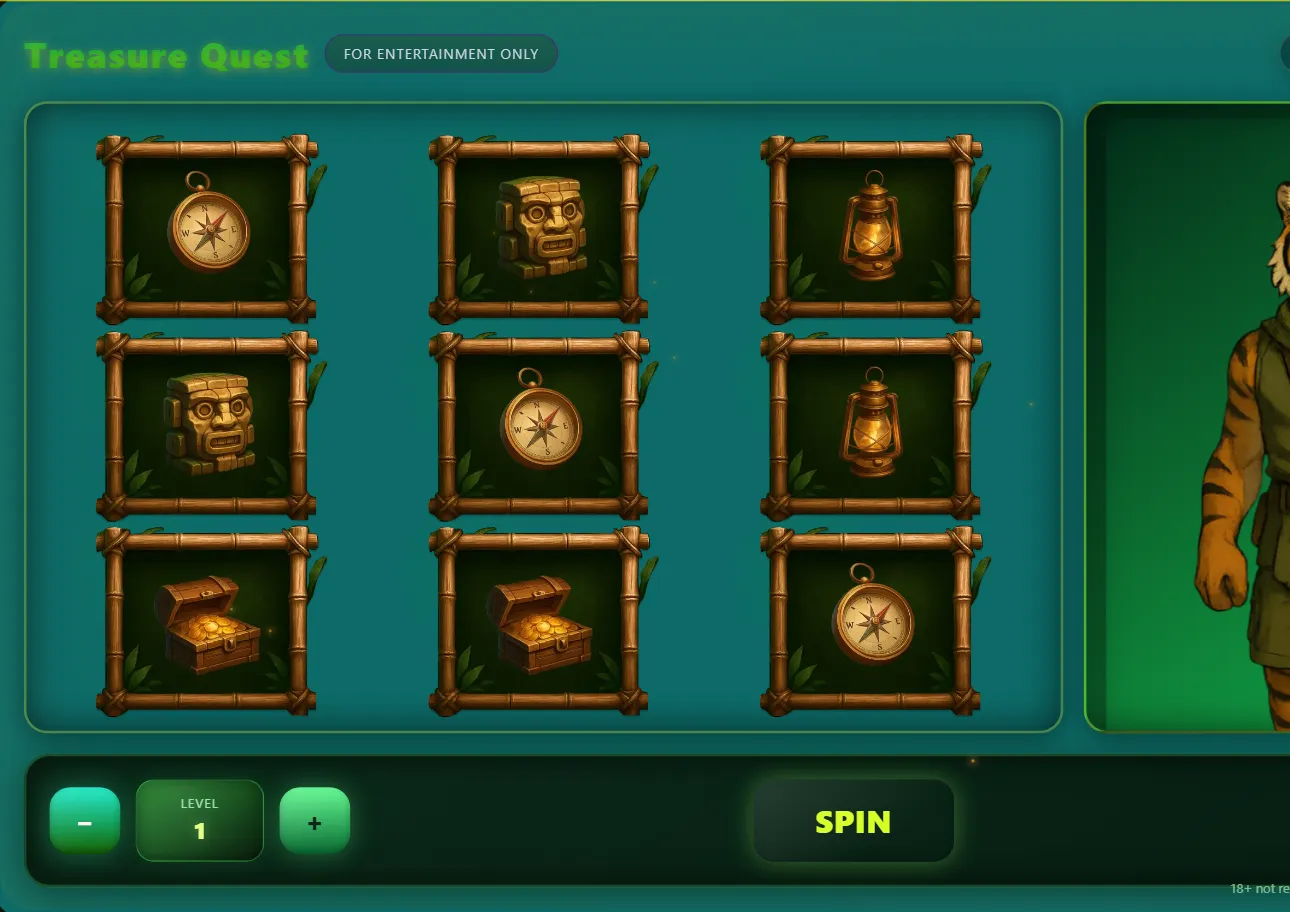Click the FOR ENTERTAINMENT ONLY badge
This screenshot has height=912, width=1290.
click(x=441, y=54)
